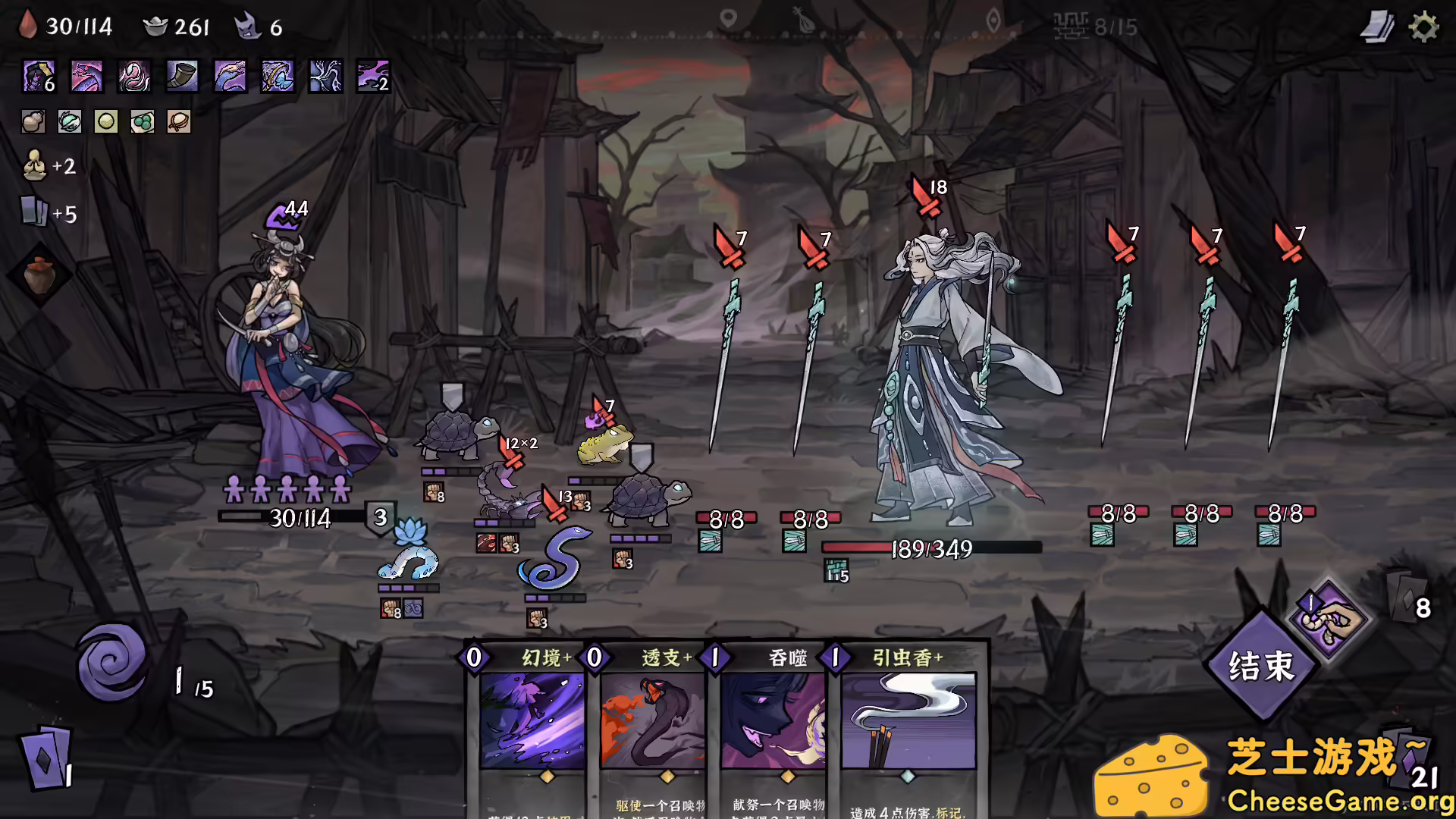1456x819 pixels.
Task: Open the settings gear menu
Action: point(1424,26)
